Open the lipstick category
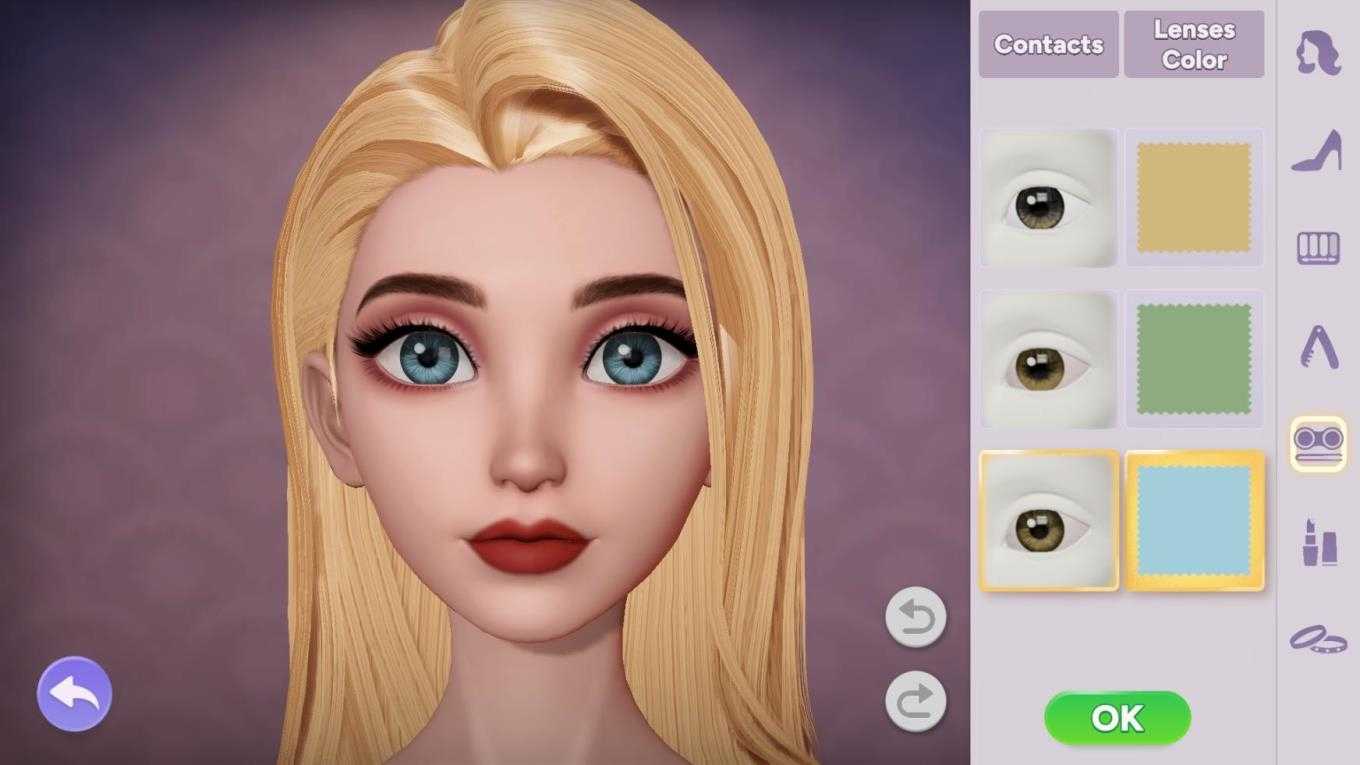Image resolution: width=1360 pixels, height=765 pixels. pos(1318,542)
